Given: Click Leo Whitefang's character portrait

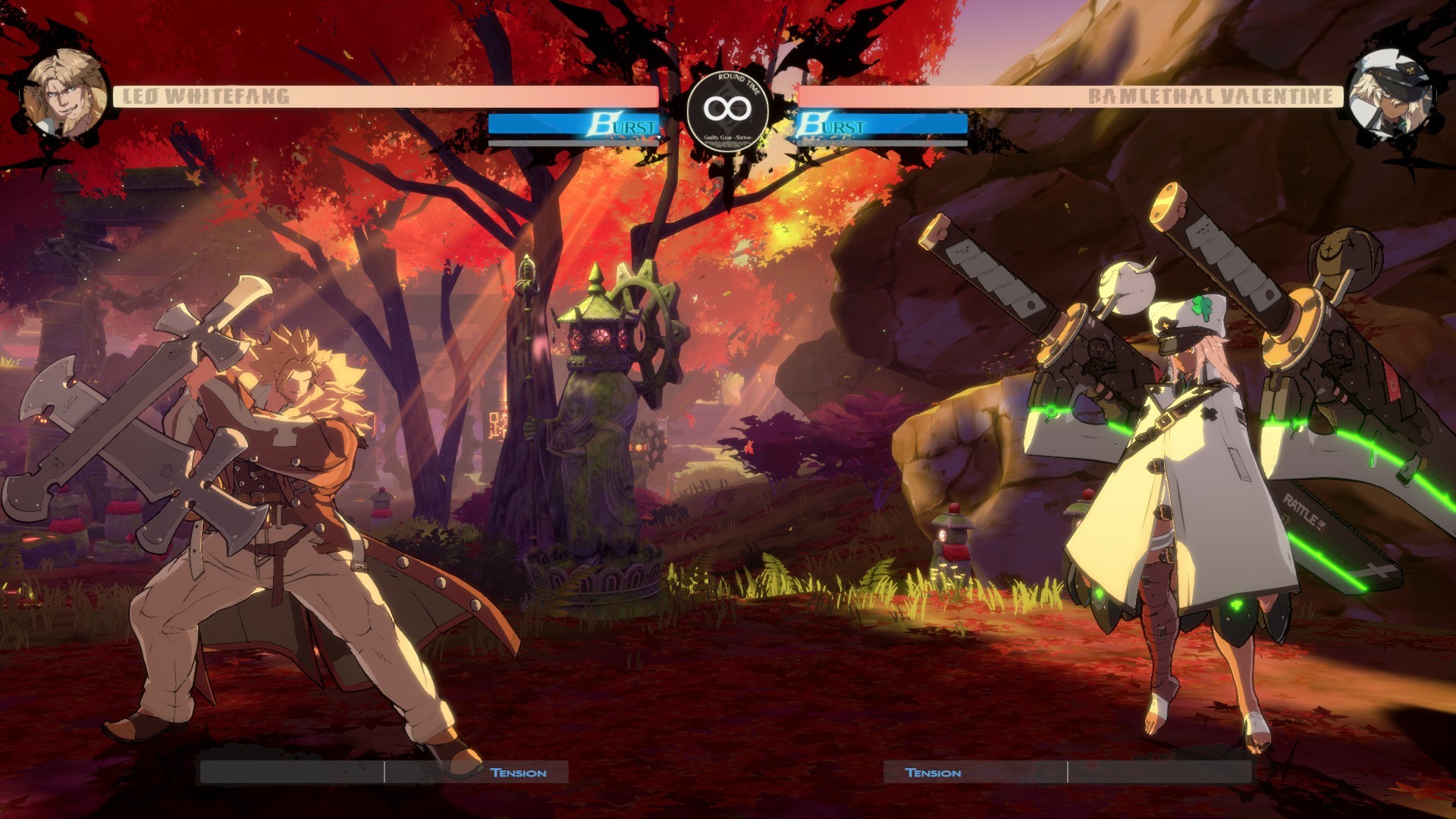Looking at the screenshot, I should (65, 95).
